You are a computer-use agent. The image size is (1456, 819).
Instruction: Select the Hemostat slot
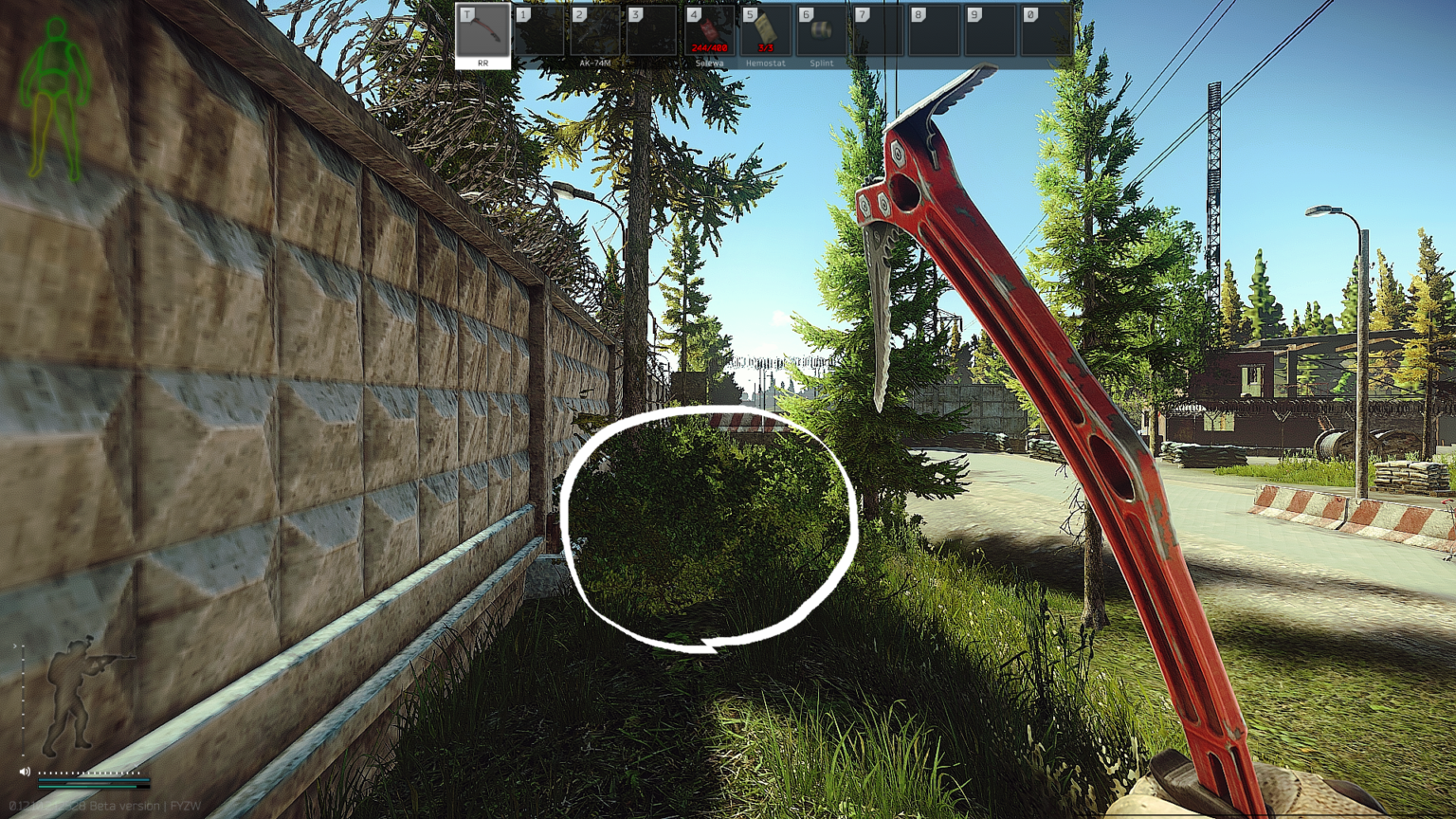coord(765,34)
